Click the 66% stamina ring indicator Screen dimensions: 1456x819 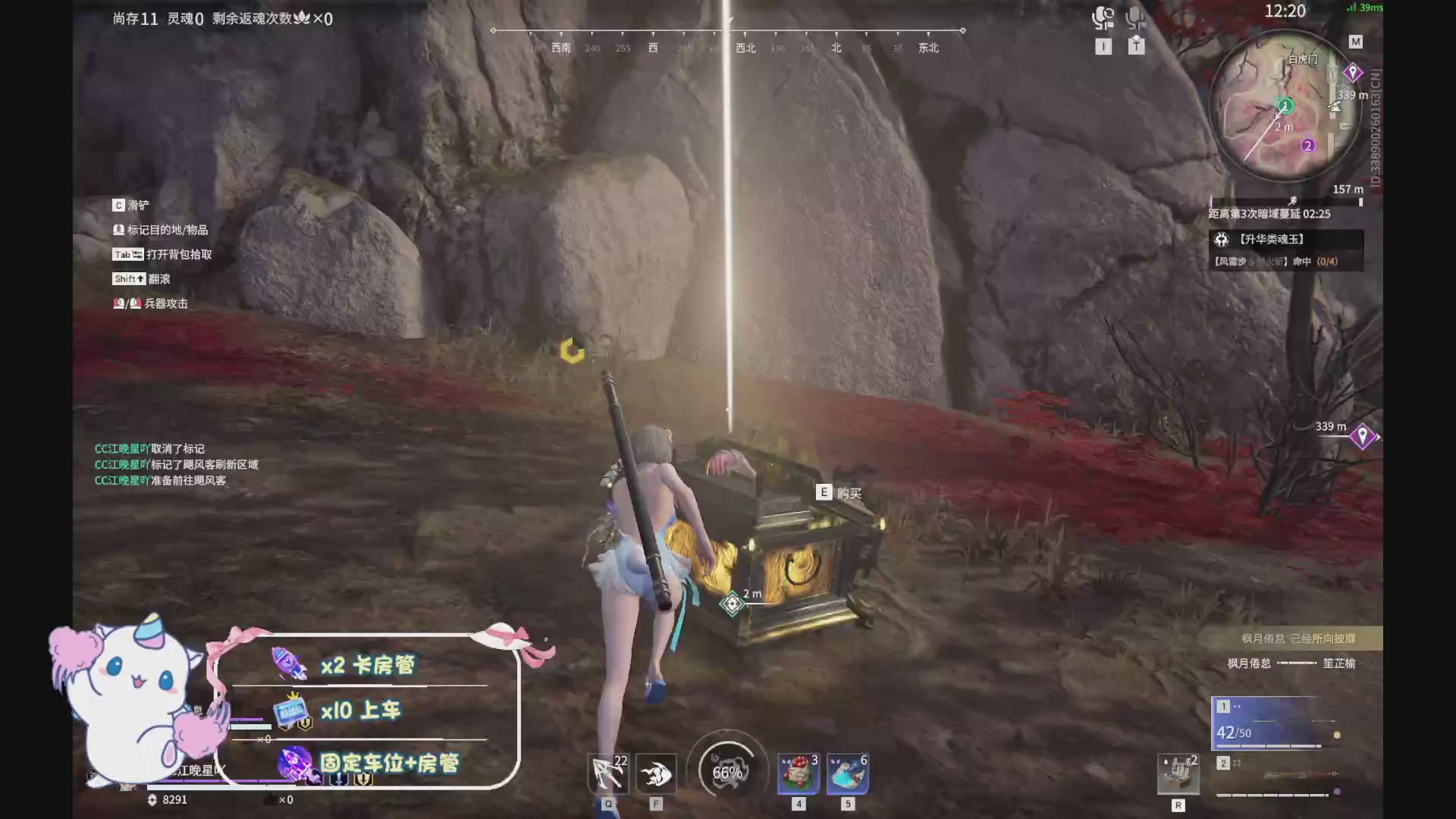(x=726, y=772)
